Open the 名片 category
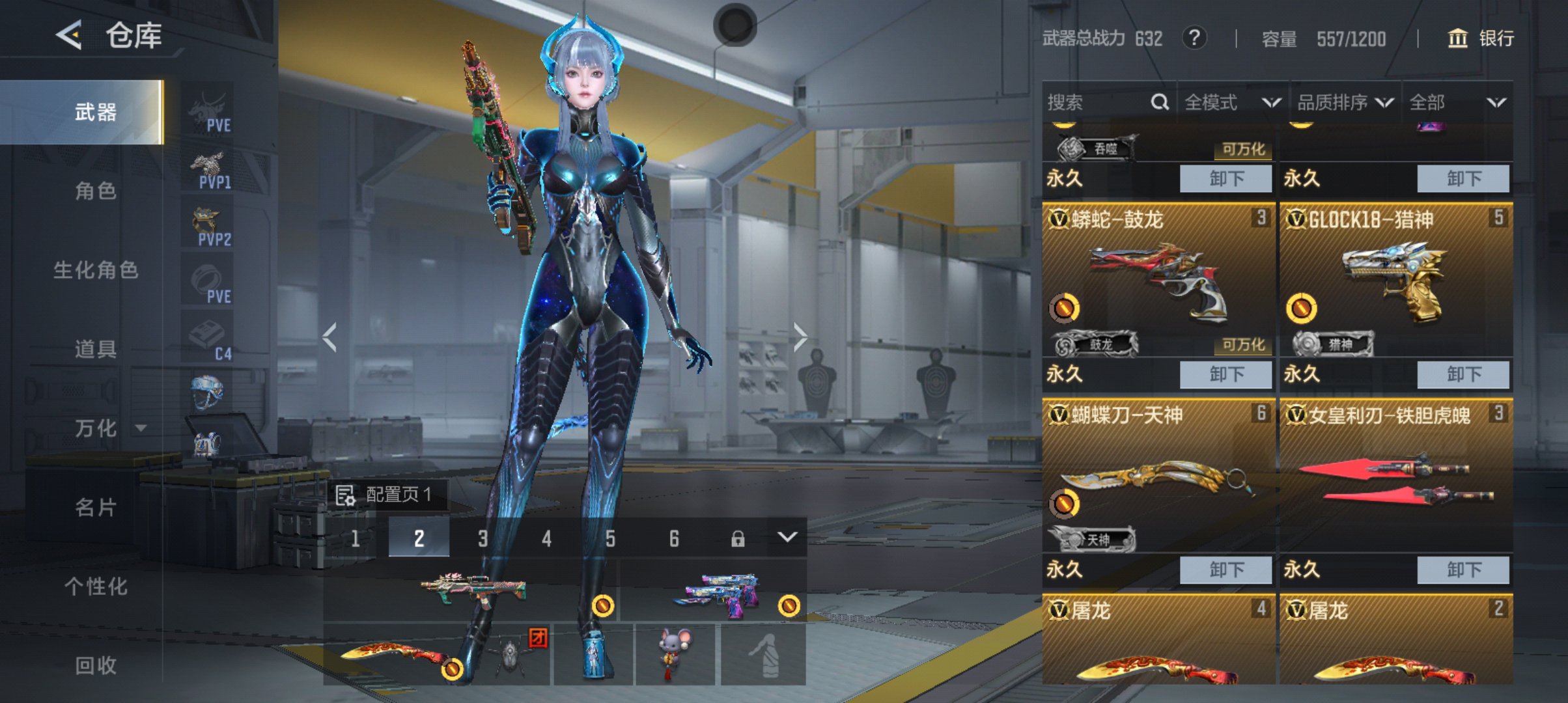Viewport: 1568px width, 703px height. pos(95,507)
